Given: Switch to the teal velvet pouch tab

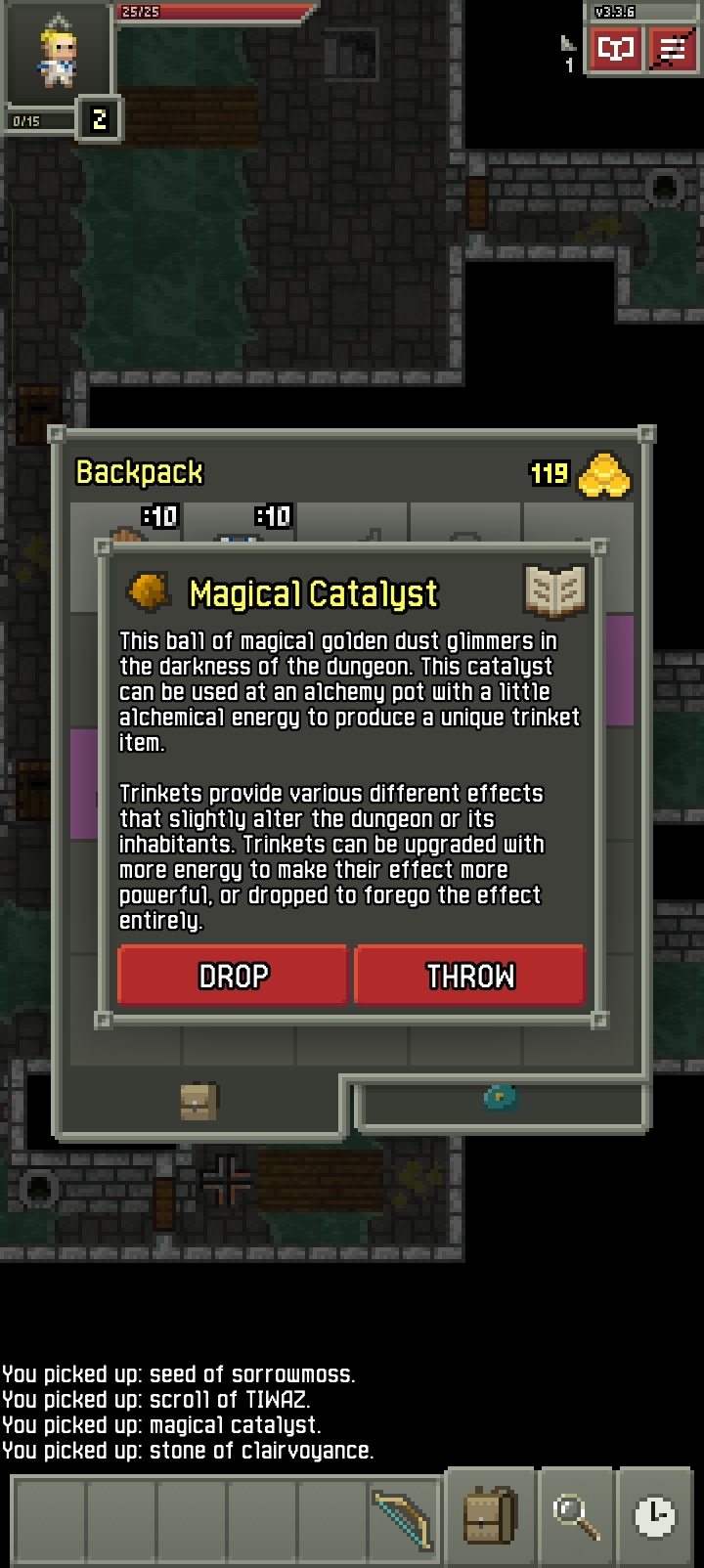Looking at the screenshot, I should pyautogui.click(x=501, y=1098).
